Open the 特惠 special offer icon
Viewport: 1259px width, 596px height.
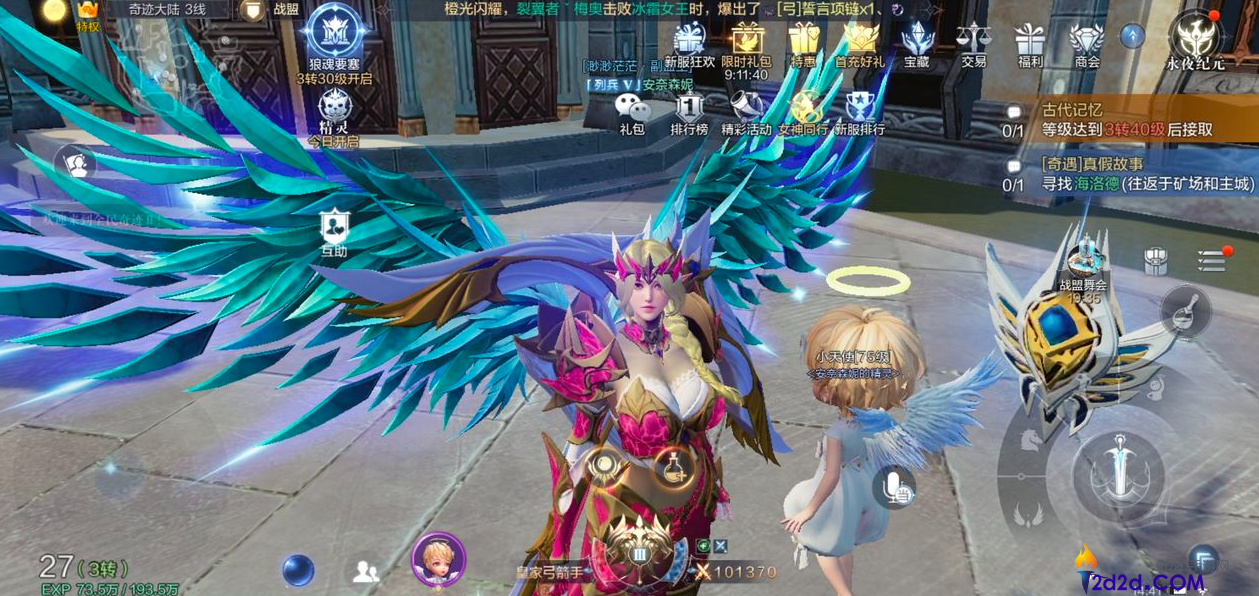[x=803, y=44]
